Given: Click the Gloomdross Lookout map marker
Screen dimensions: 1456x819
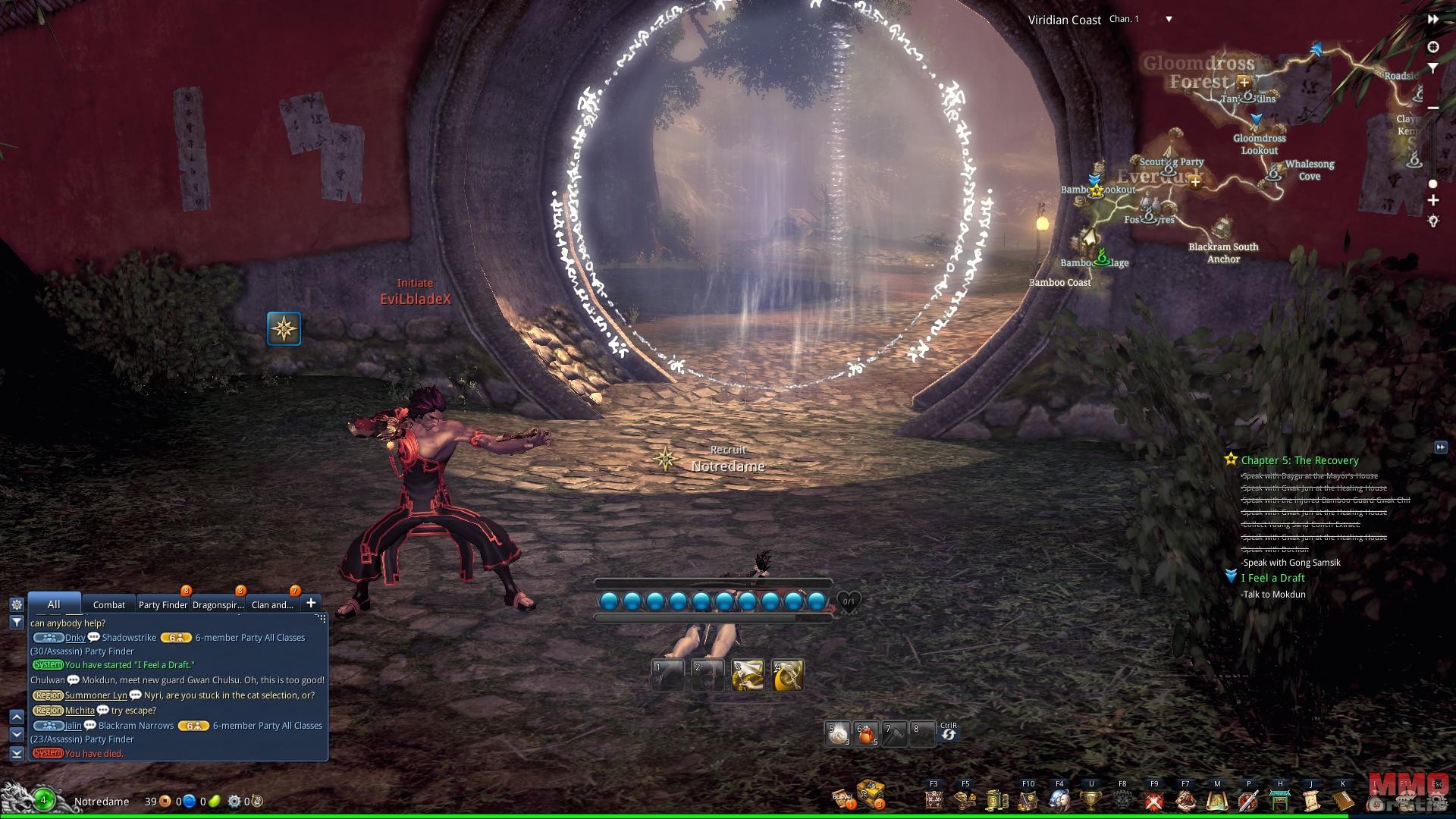Looking at the screenshot, I should [x=1257, y=121].
